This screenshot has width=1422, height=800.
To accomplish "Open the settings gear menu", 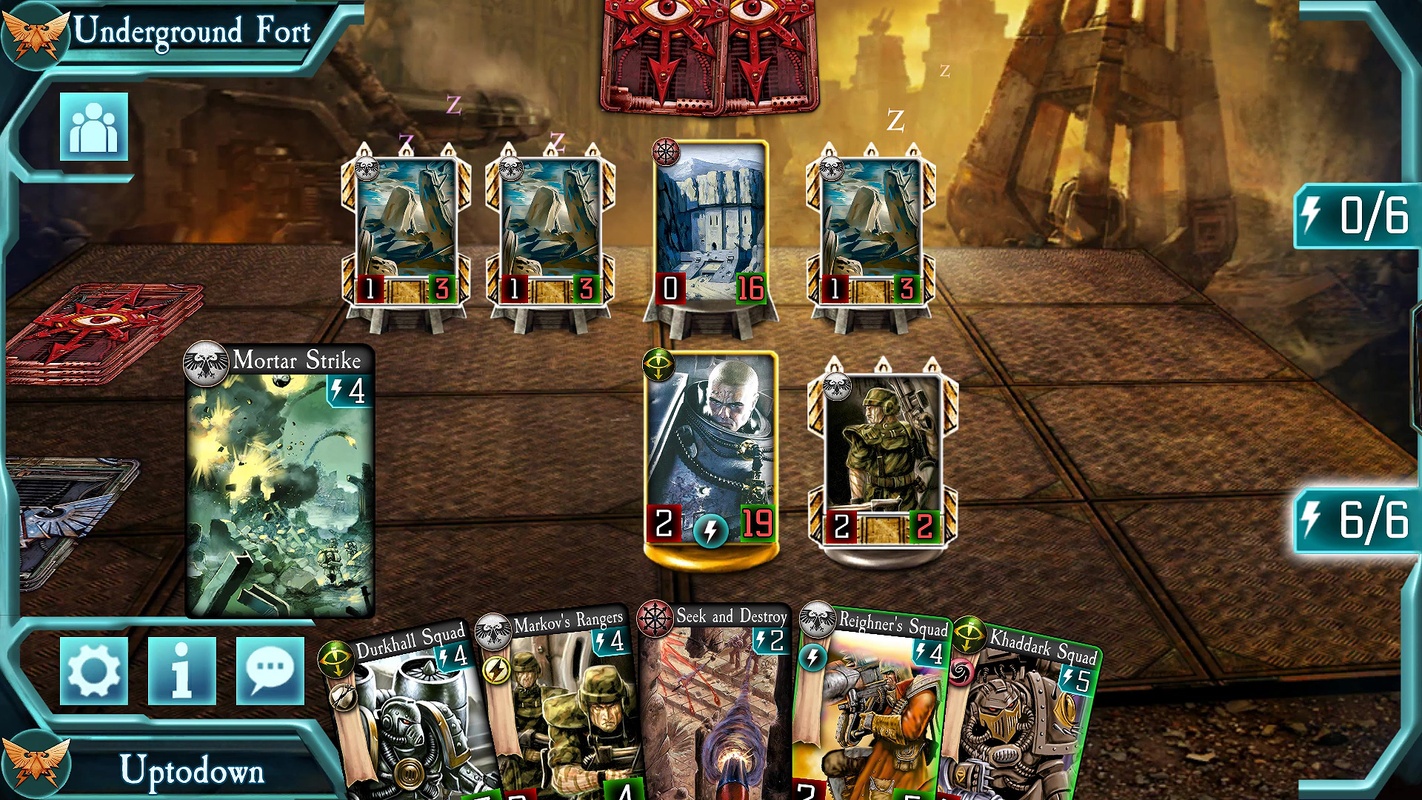I will (x=93, y=671).
